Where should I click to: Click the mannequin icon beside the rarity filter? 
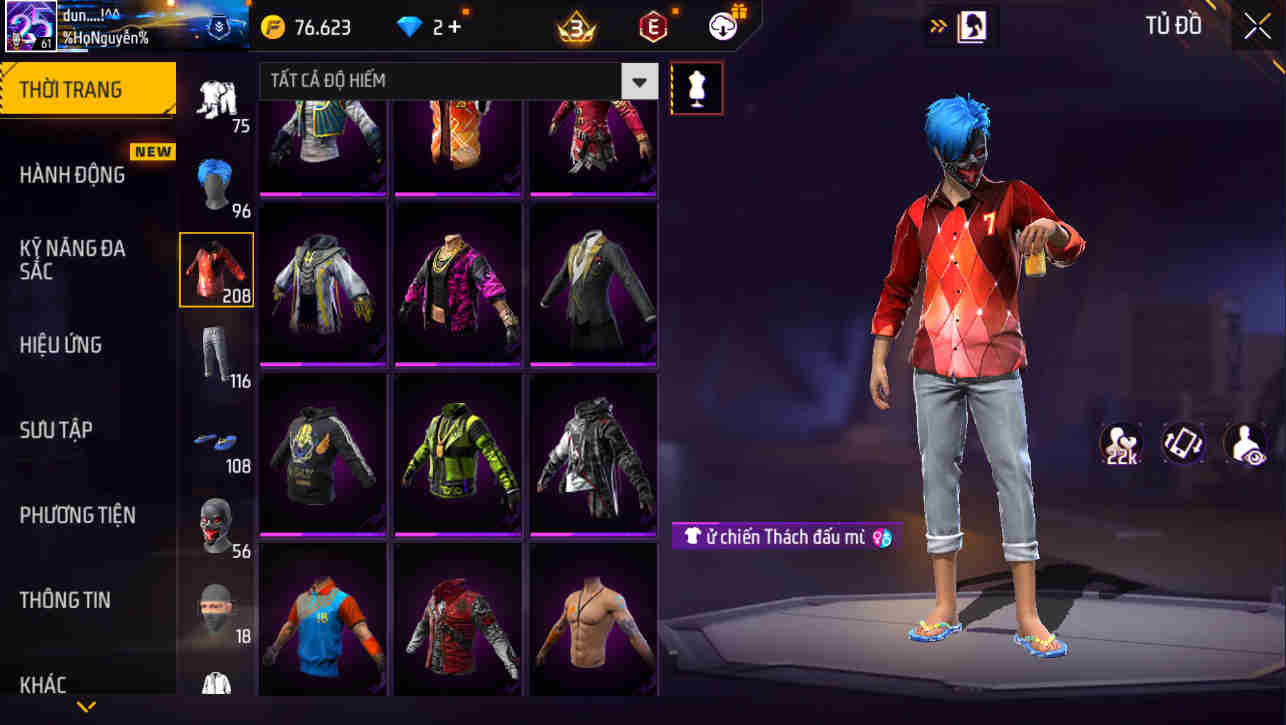(x=696, y=88)
